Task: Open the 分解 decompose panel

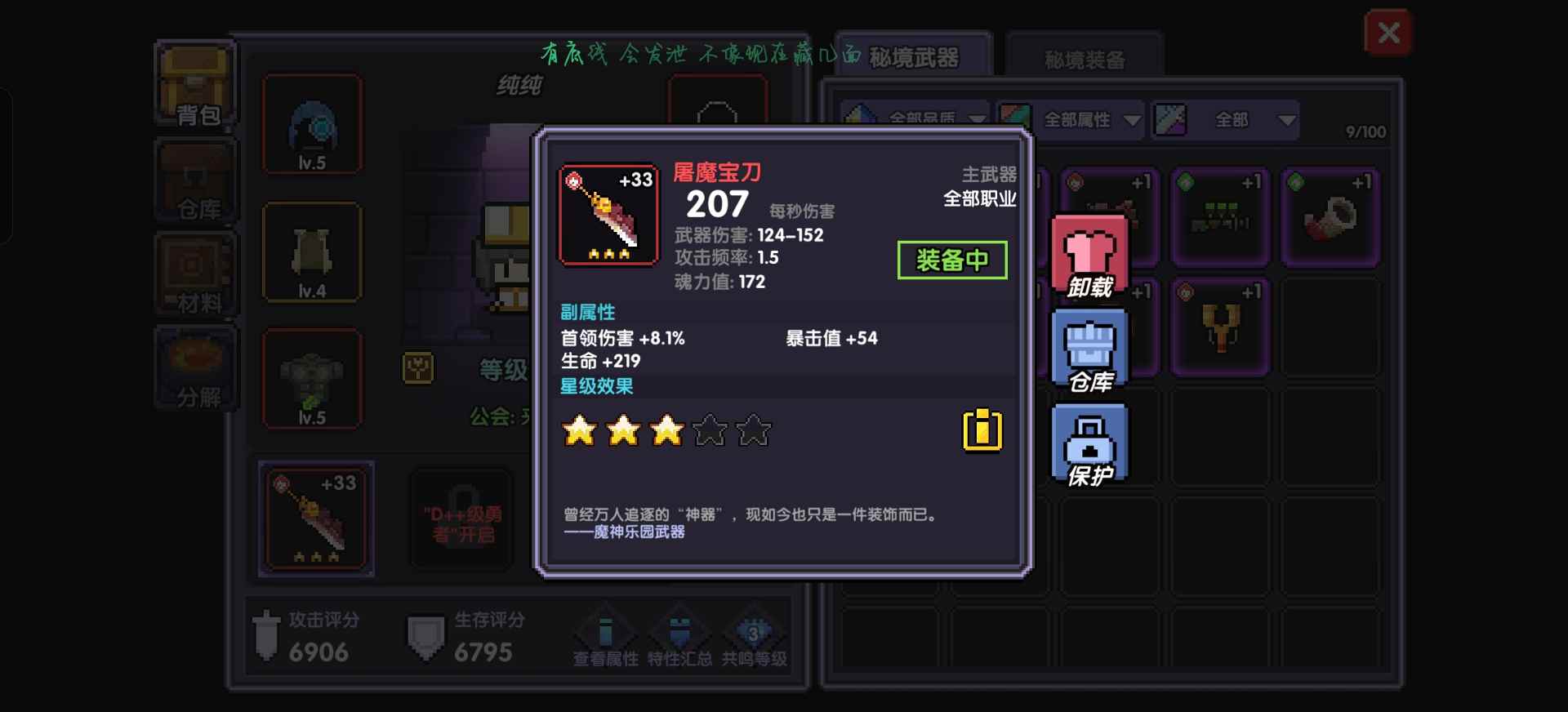Action: point(194,369)
